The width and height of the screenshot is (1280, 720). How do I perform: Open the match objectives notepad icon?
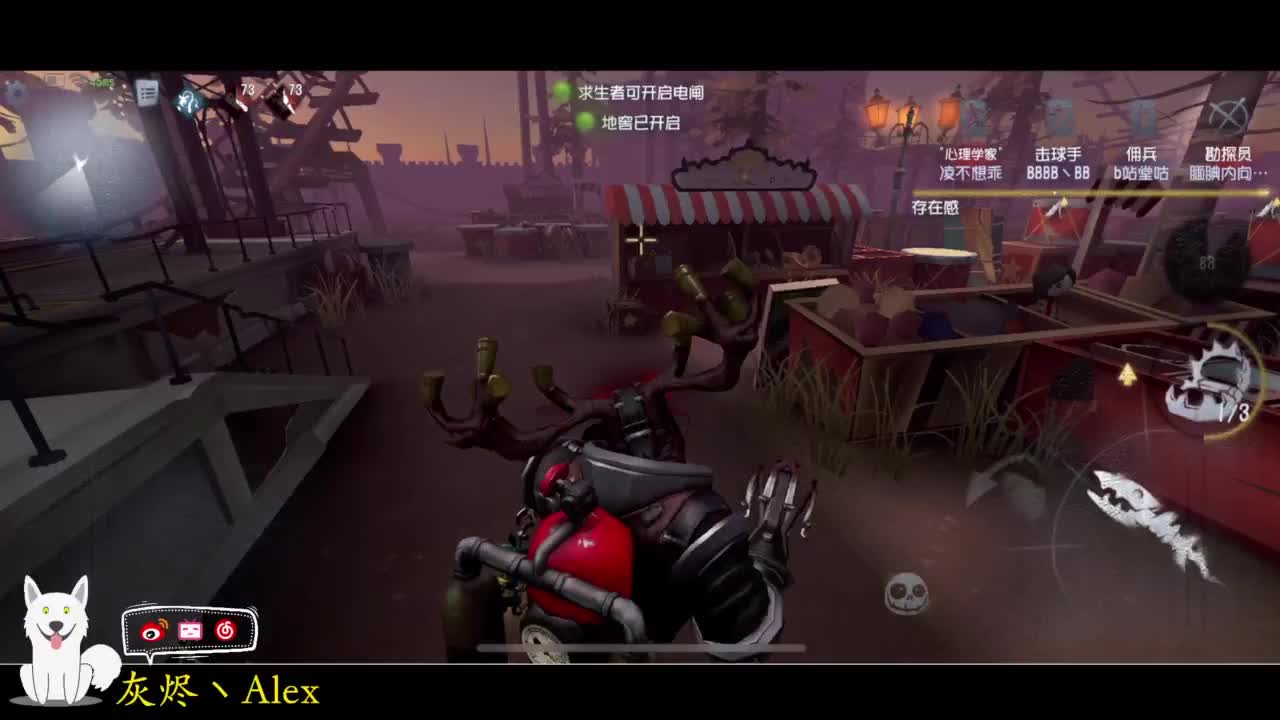coord(147,92)
